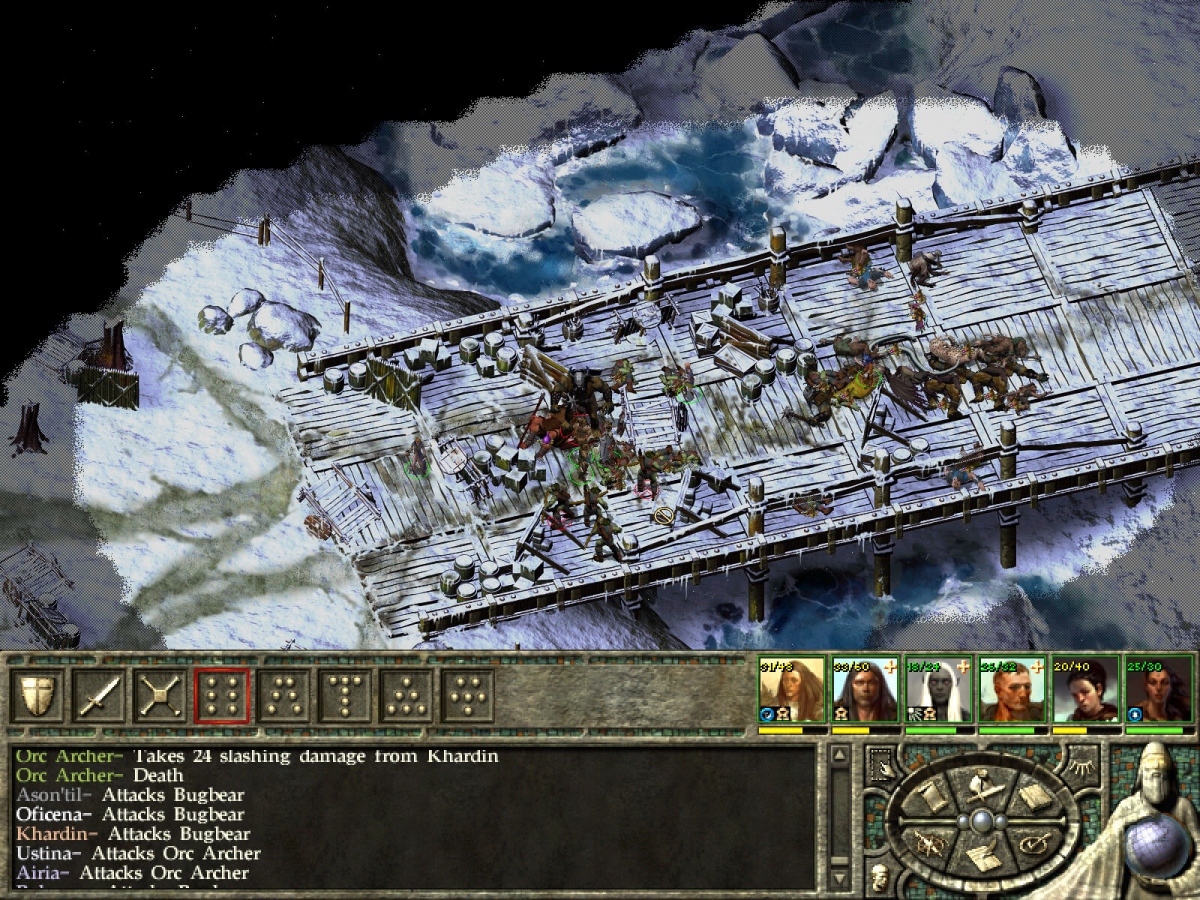Click the crossed-bars Stop command
The height and width of the screenshot is (900, 1200).
(160, 695)
